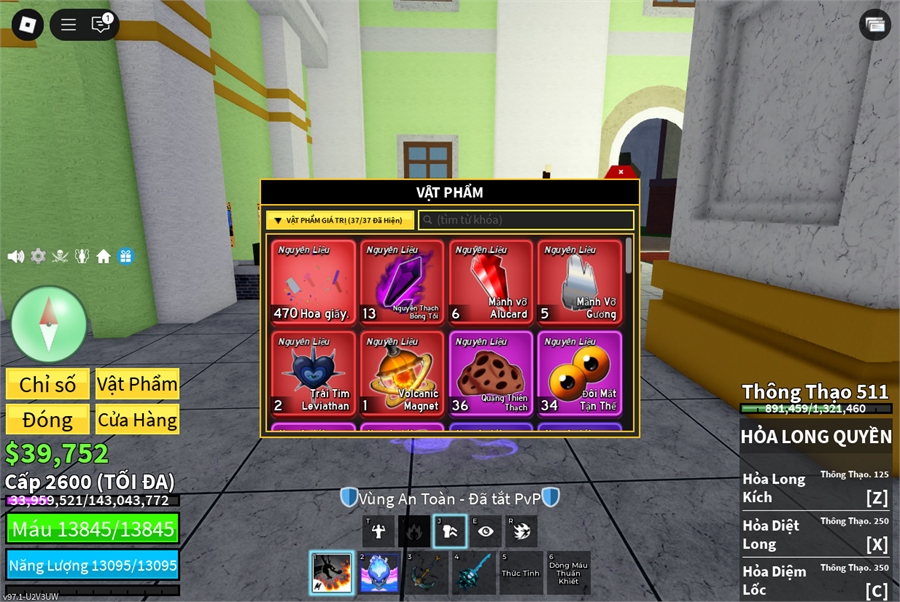
Task: Equip the dragon fighting style in hotbar slot 1
Action: click(x=330, y=573)
